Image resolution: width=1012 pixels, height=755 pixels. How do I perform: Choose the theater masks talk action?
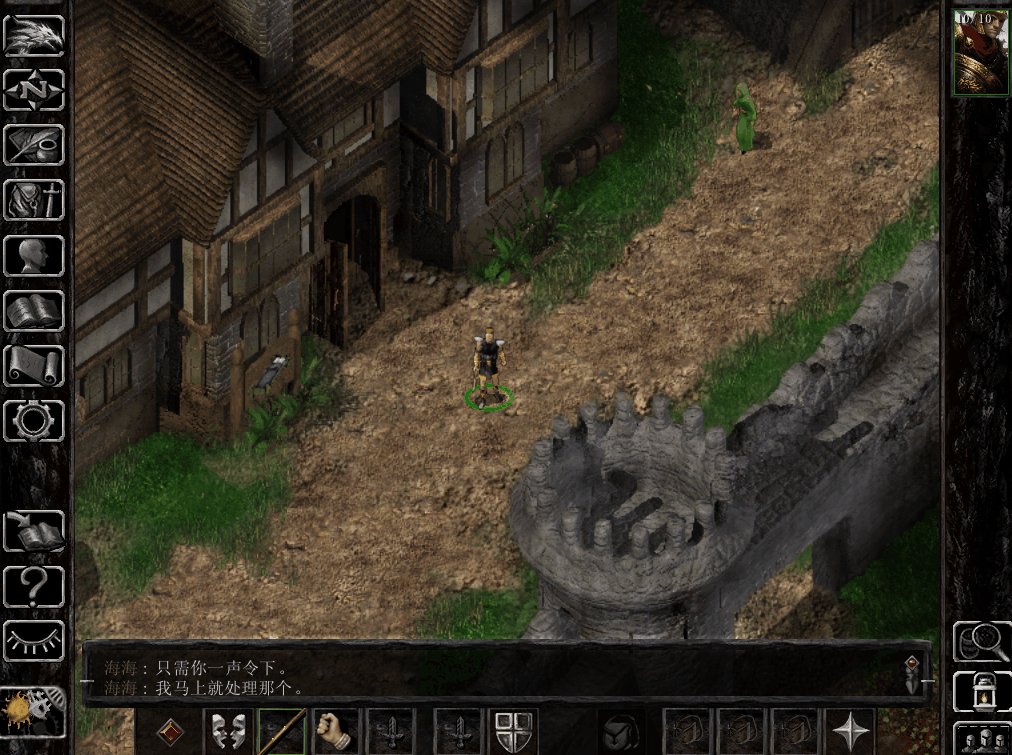pos(228,732)
